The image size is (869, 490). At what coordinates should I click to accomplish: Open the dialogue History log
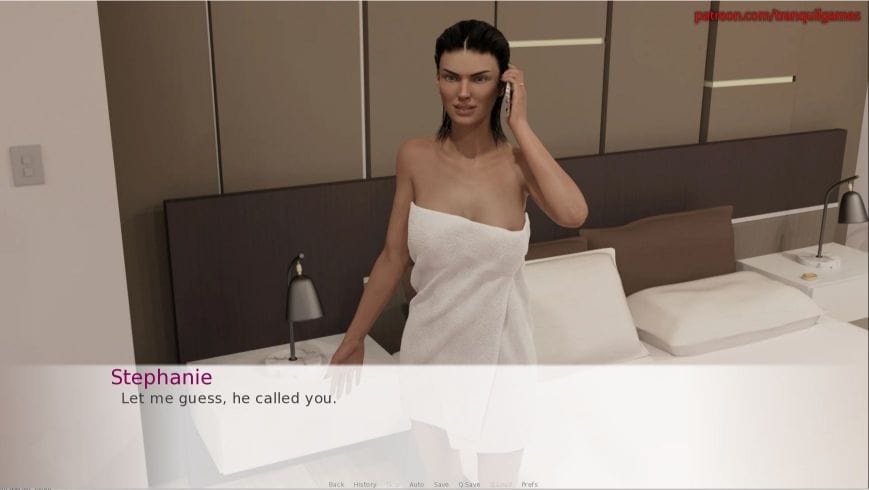365,485
